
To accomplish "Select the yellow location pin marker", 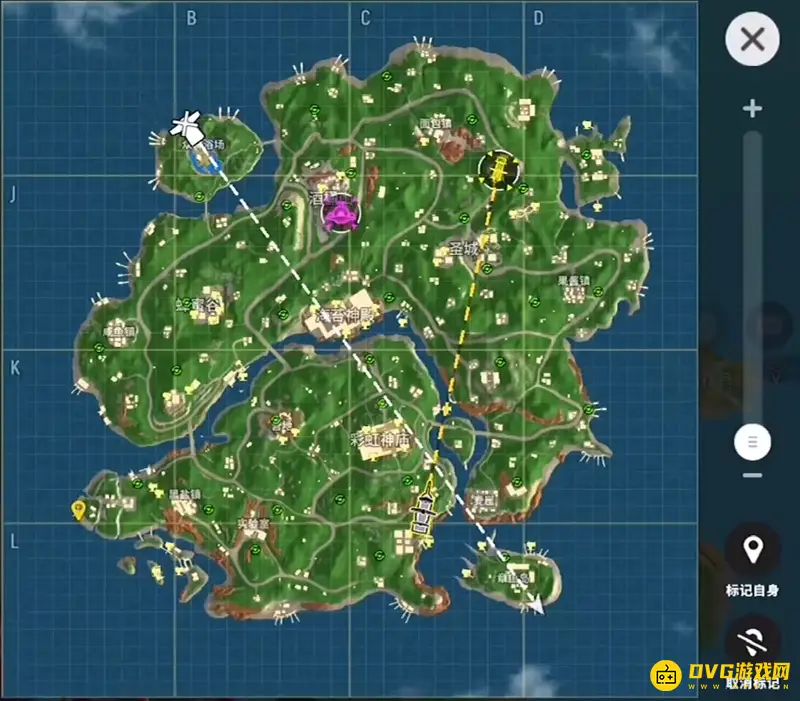I will 78,510.
